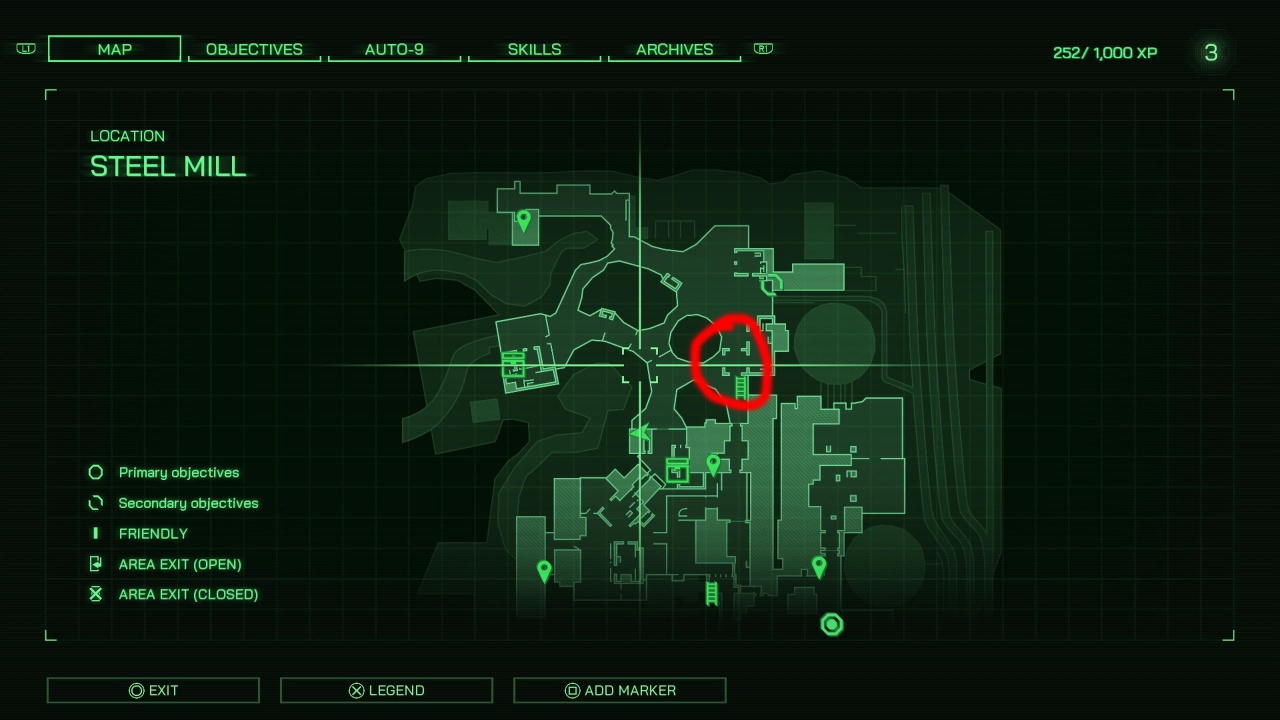Select the FRIENDLY marker icon in the legend
The height and width of the screenshot is (720, 1280).
tap(95, 533)
